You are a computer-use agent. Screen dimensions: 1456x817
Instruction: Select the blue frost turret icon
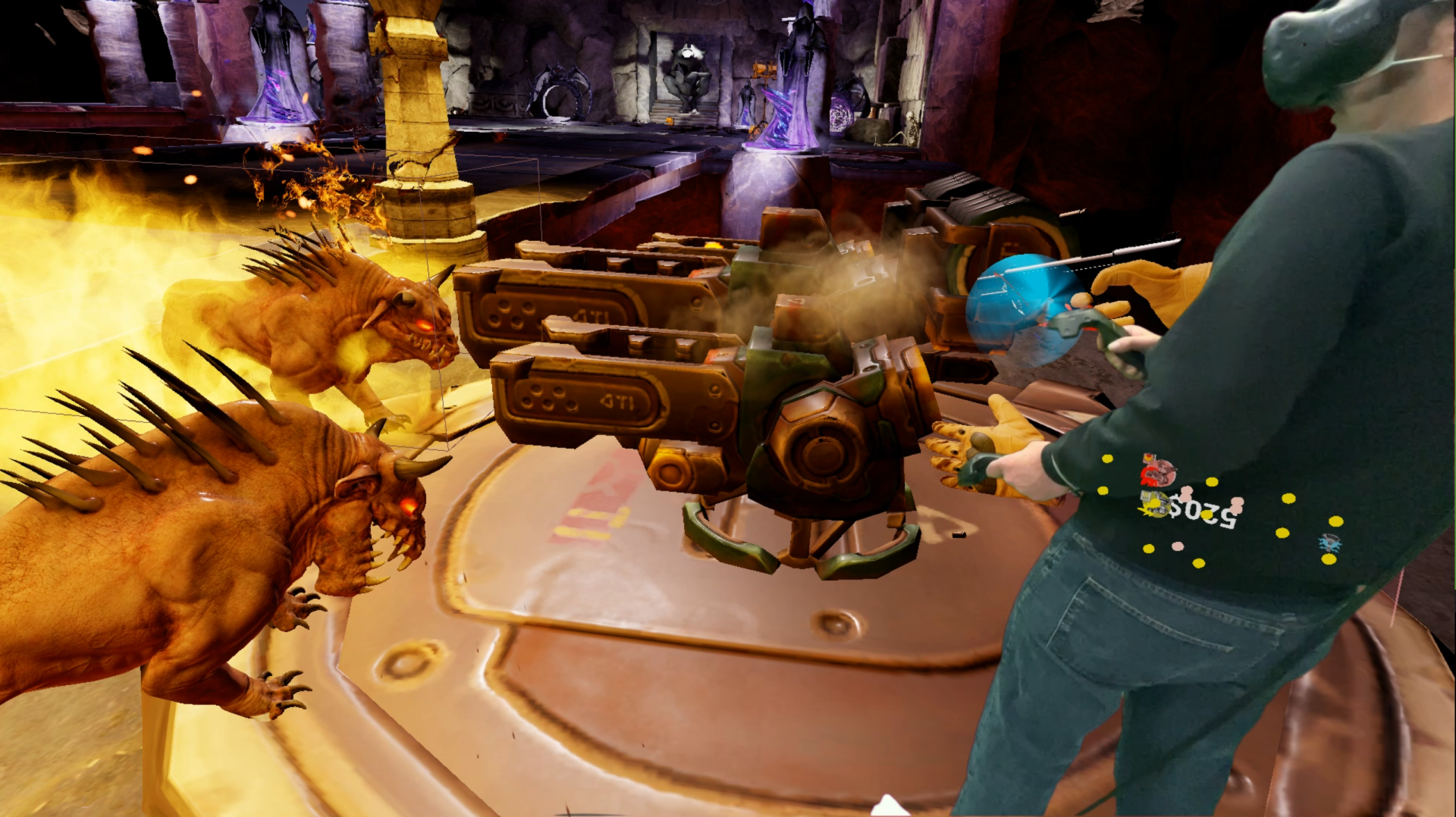1329,543
